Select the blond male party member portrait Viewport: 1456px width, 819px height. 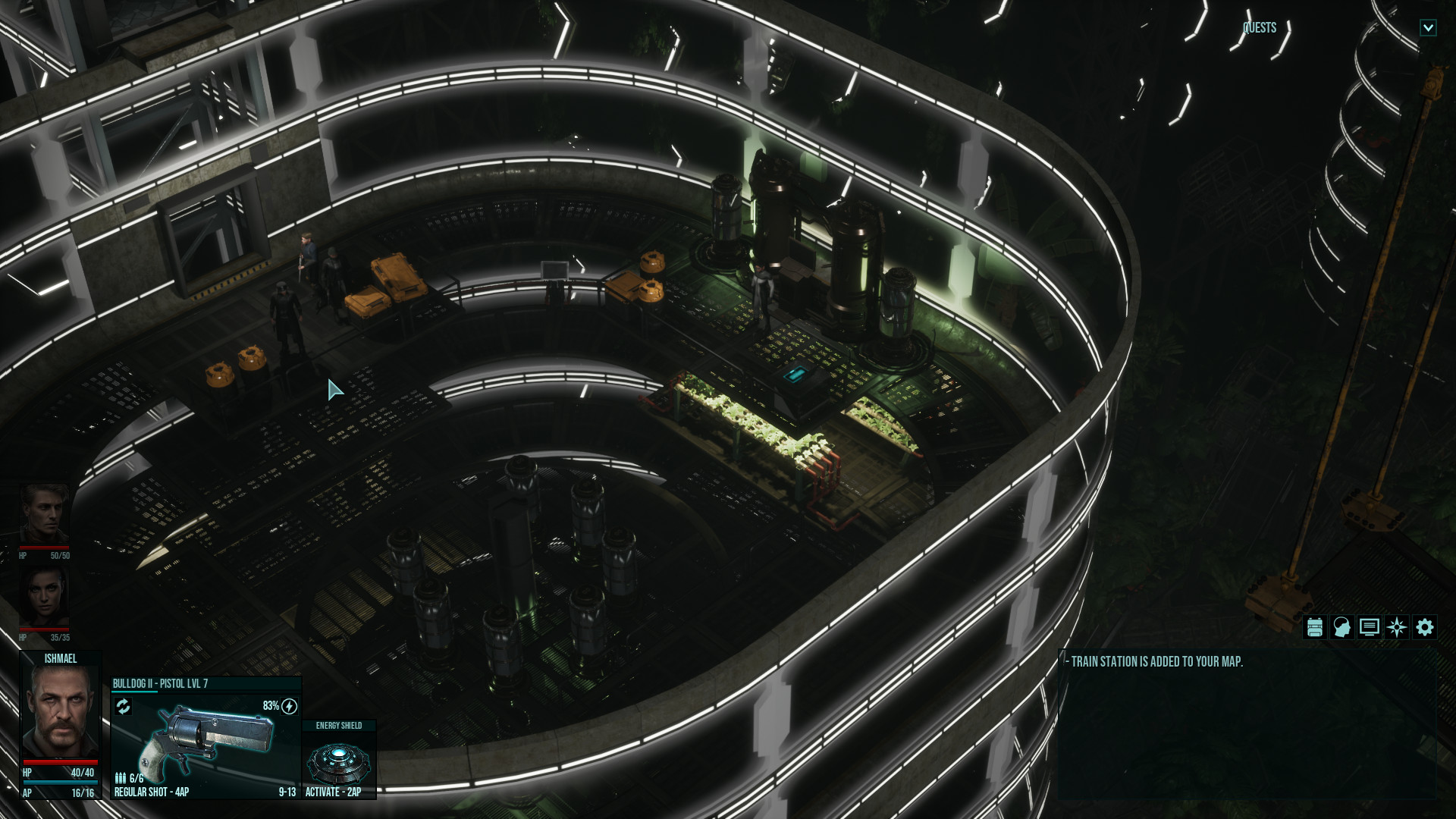pyautogui.click(x=45, y=514)
